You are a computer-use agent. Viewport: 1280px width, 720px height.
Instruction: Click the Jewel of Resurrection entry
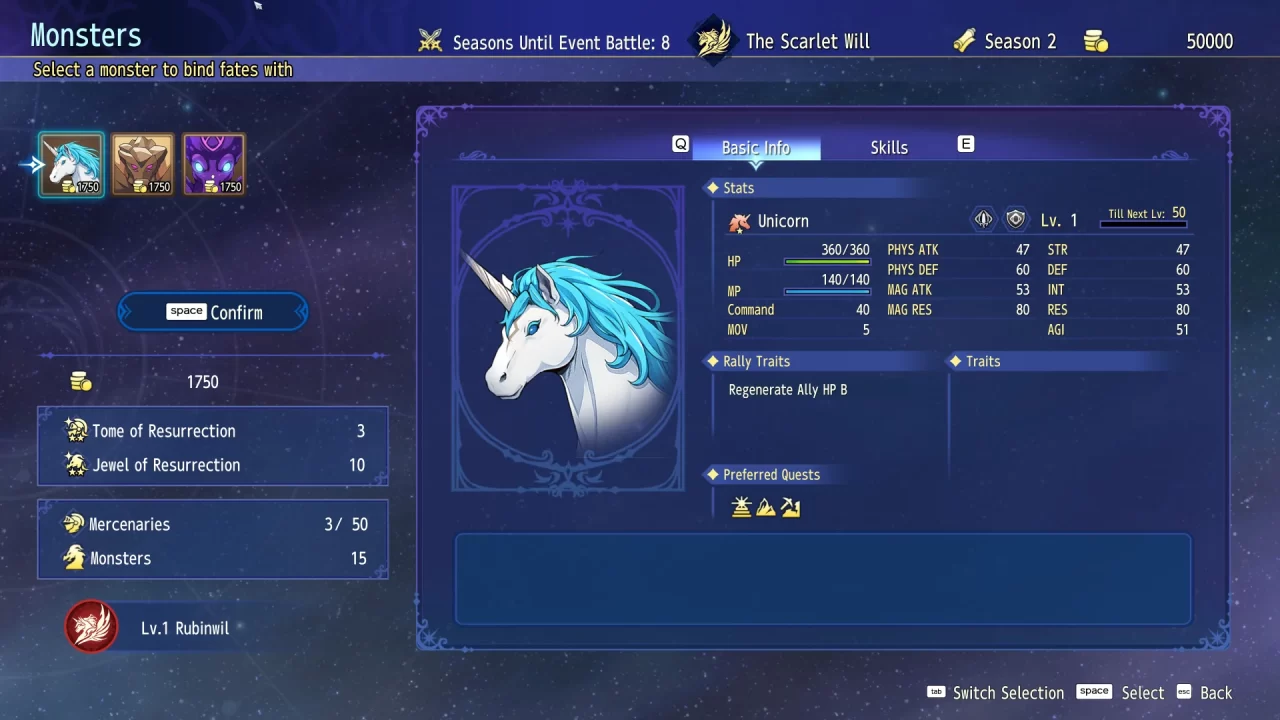(167, 465)
